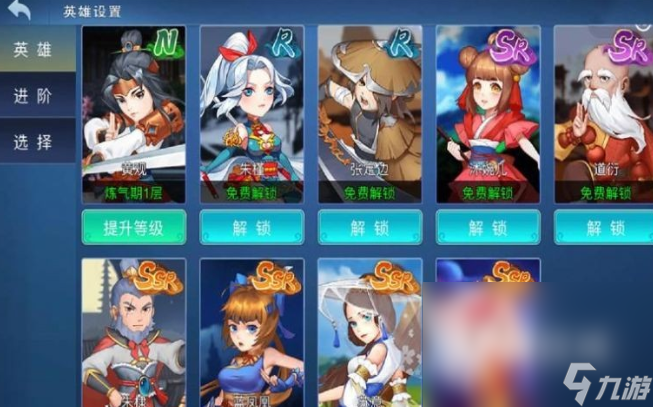Viewport: 653px width, 407px height.
Task: Select the N-rank swordsman hero card
Action: [x=133, y=110]
